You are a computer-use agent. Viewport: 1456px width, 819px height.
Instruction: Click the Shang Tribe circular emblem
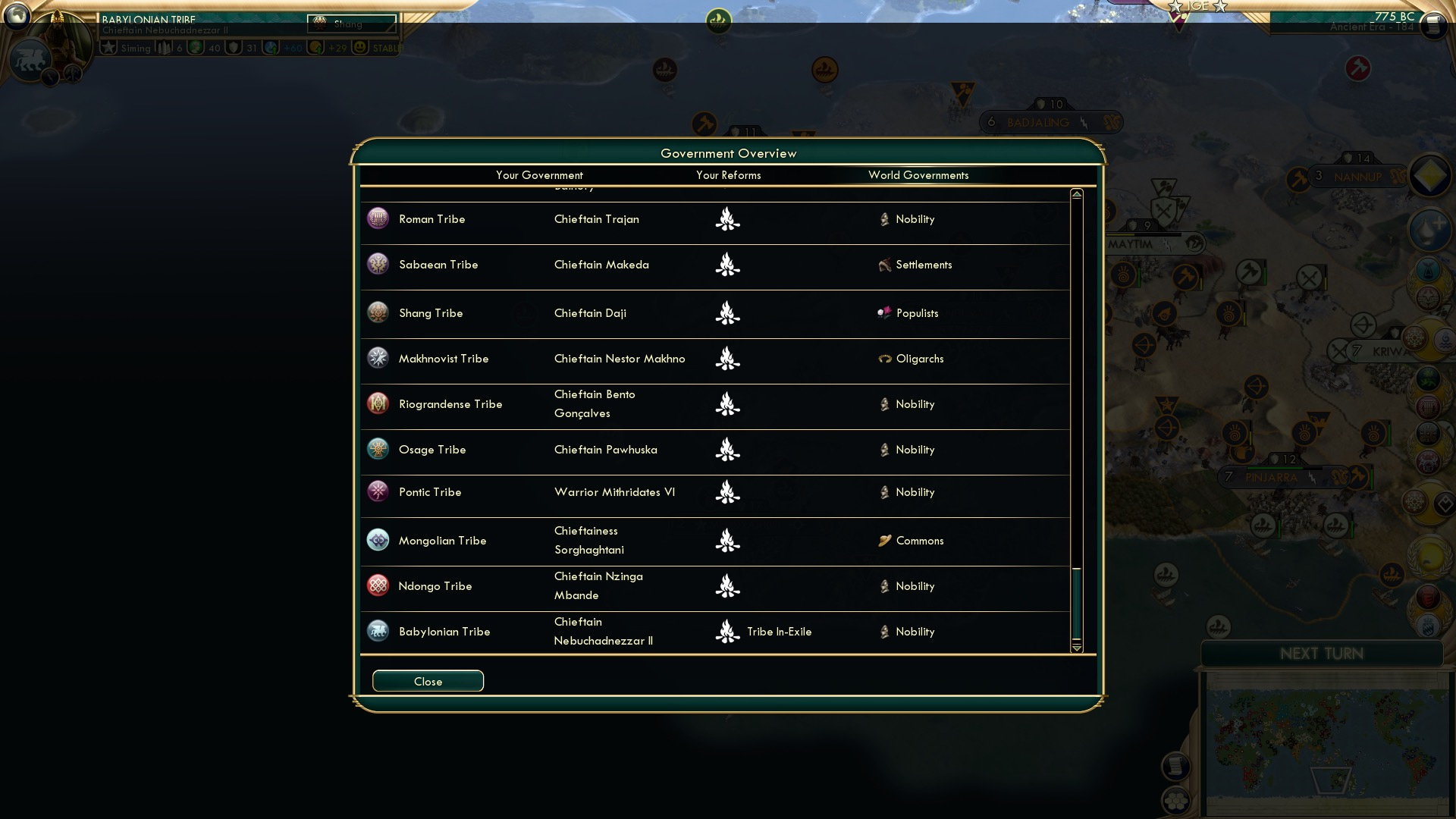click(378, 312)
